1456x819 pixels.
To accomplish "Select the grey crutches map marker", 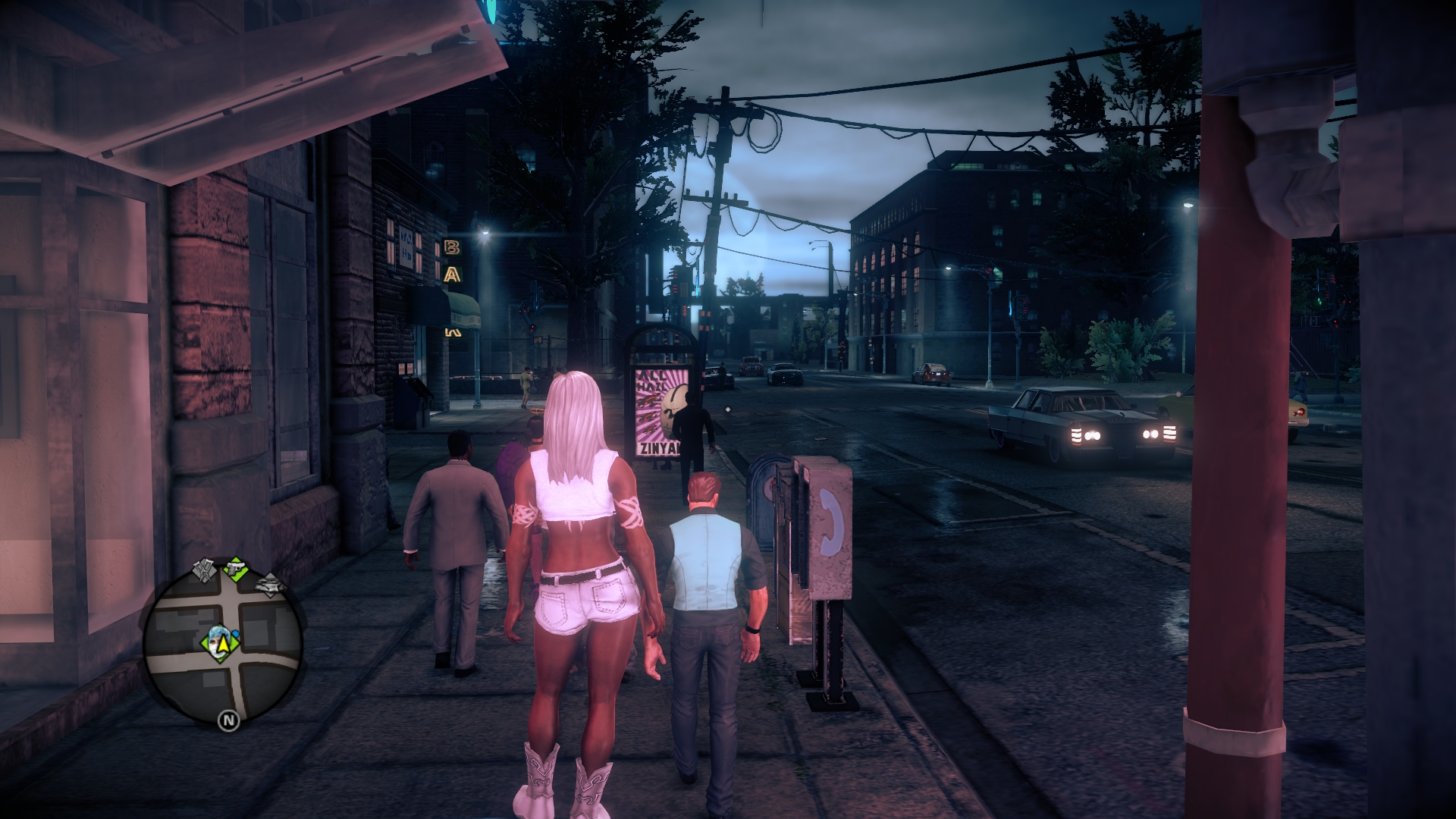I will point(205,570).
